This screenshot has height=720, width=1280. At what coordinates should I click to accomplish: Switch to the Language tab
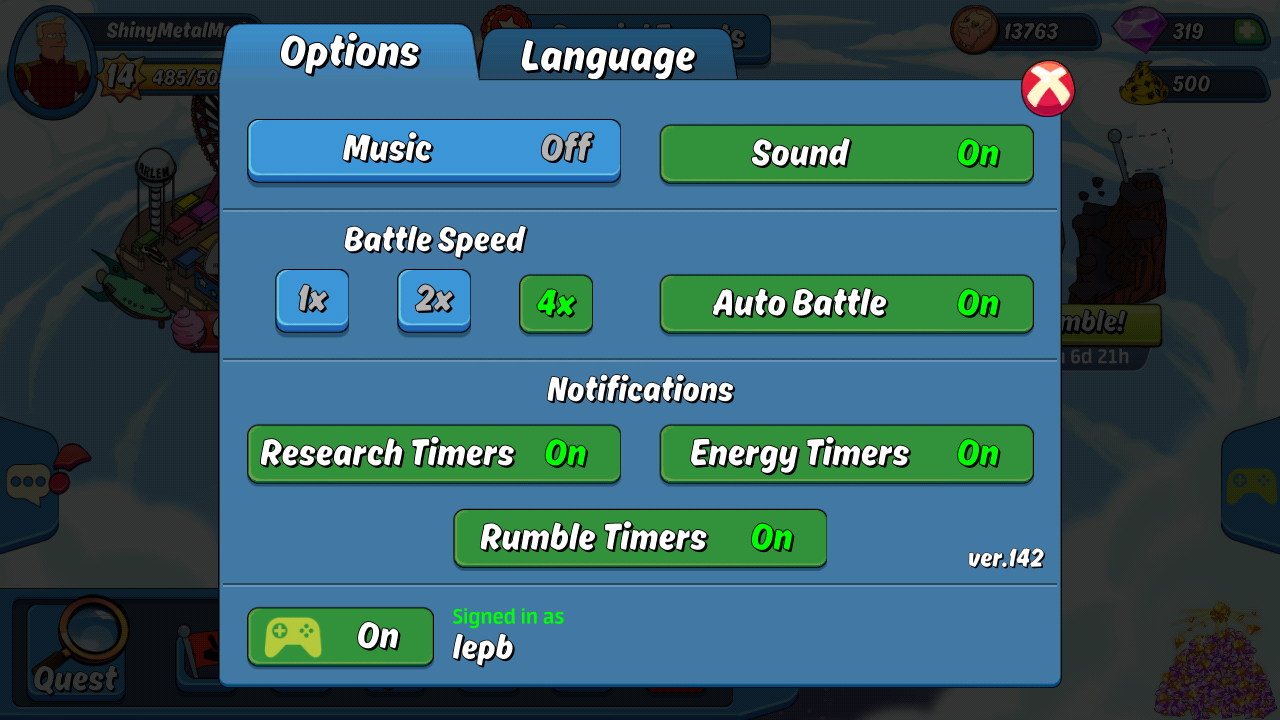click(x=607, y=56)
